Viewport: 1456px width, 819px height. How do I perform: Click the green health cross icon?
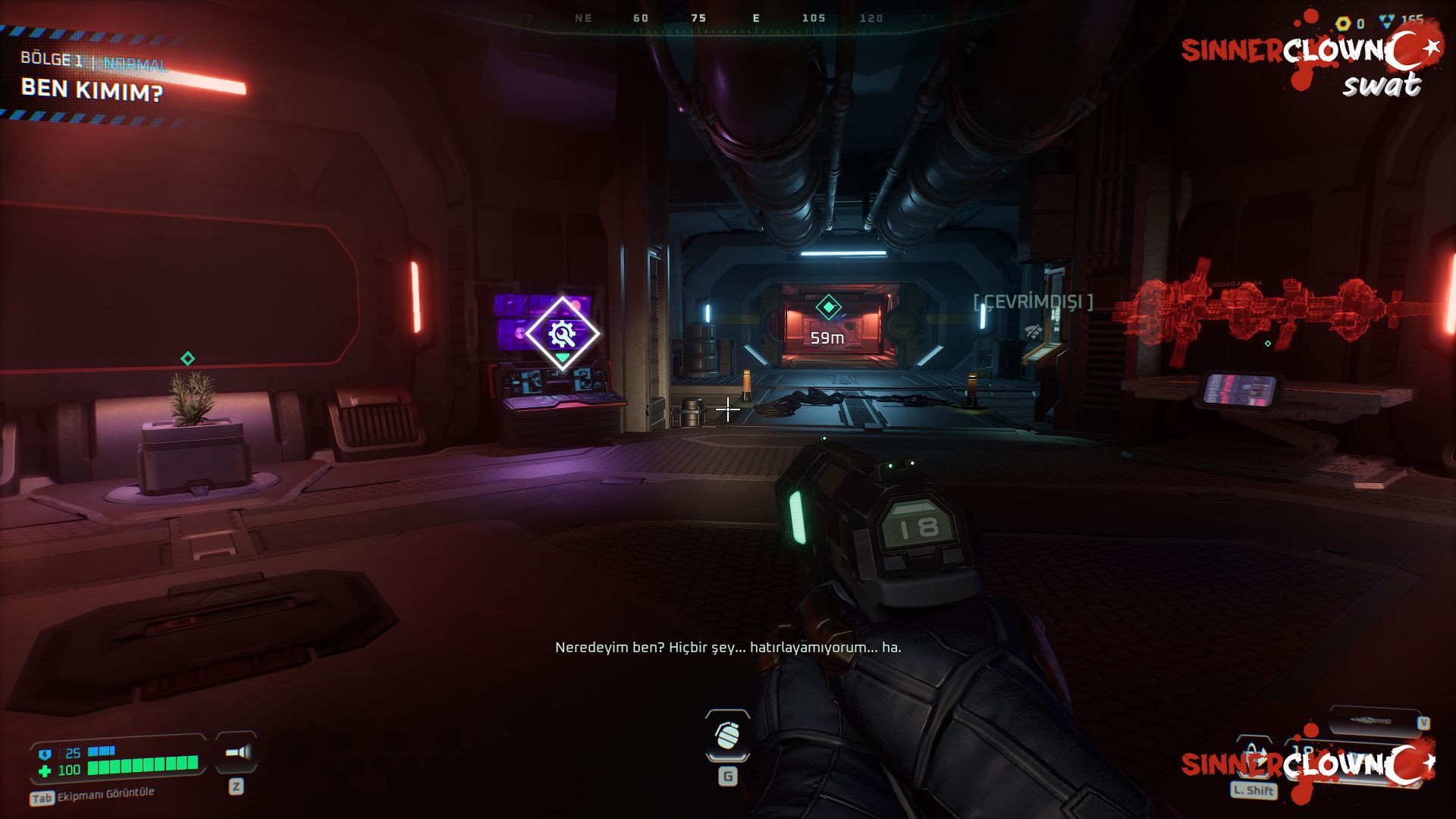click(45, 772)
